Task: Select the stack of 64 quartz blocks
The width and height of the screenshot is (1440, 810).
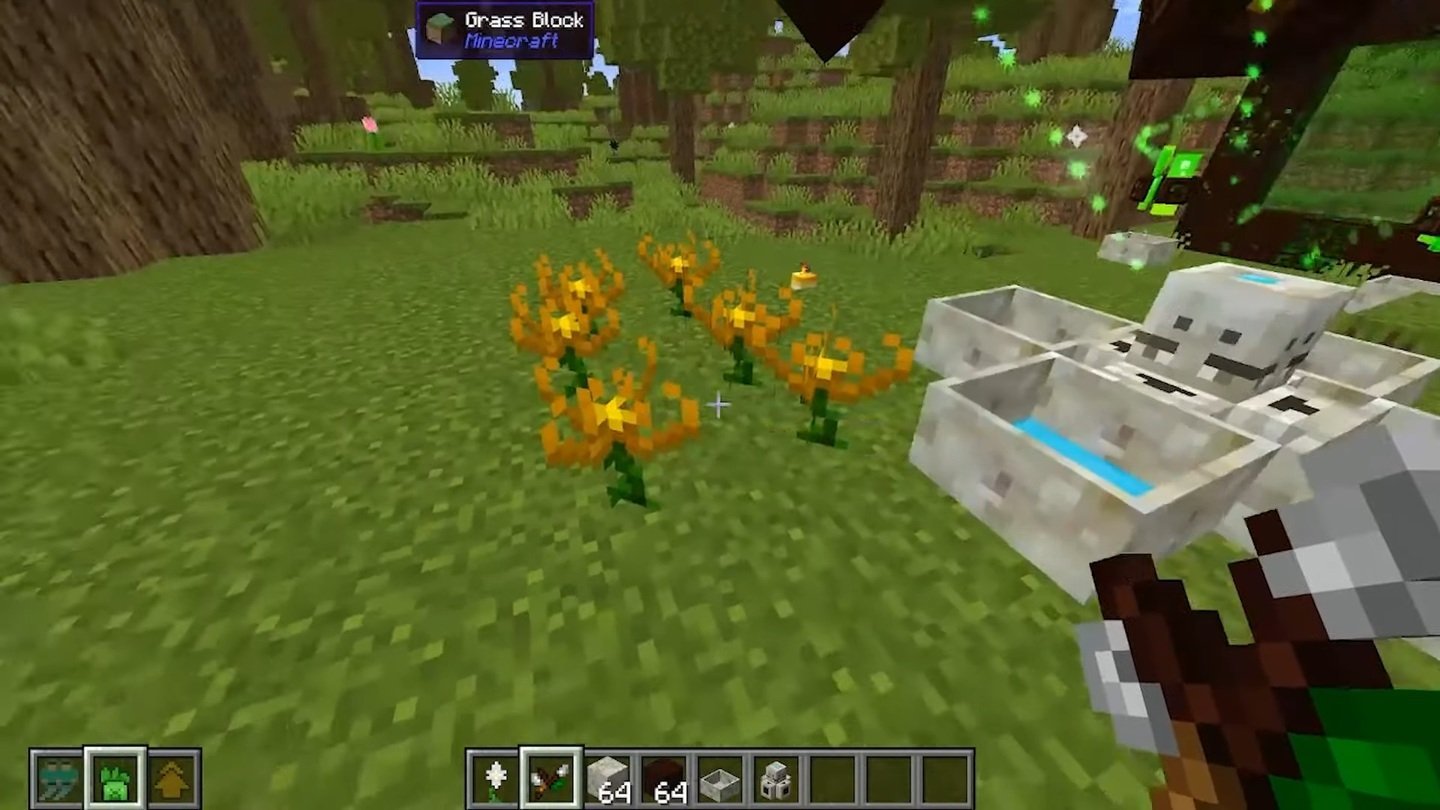Action: click(x=607, y=778)
